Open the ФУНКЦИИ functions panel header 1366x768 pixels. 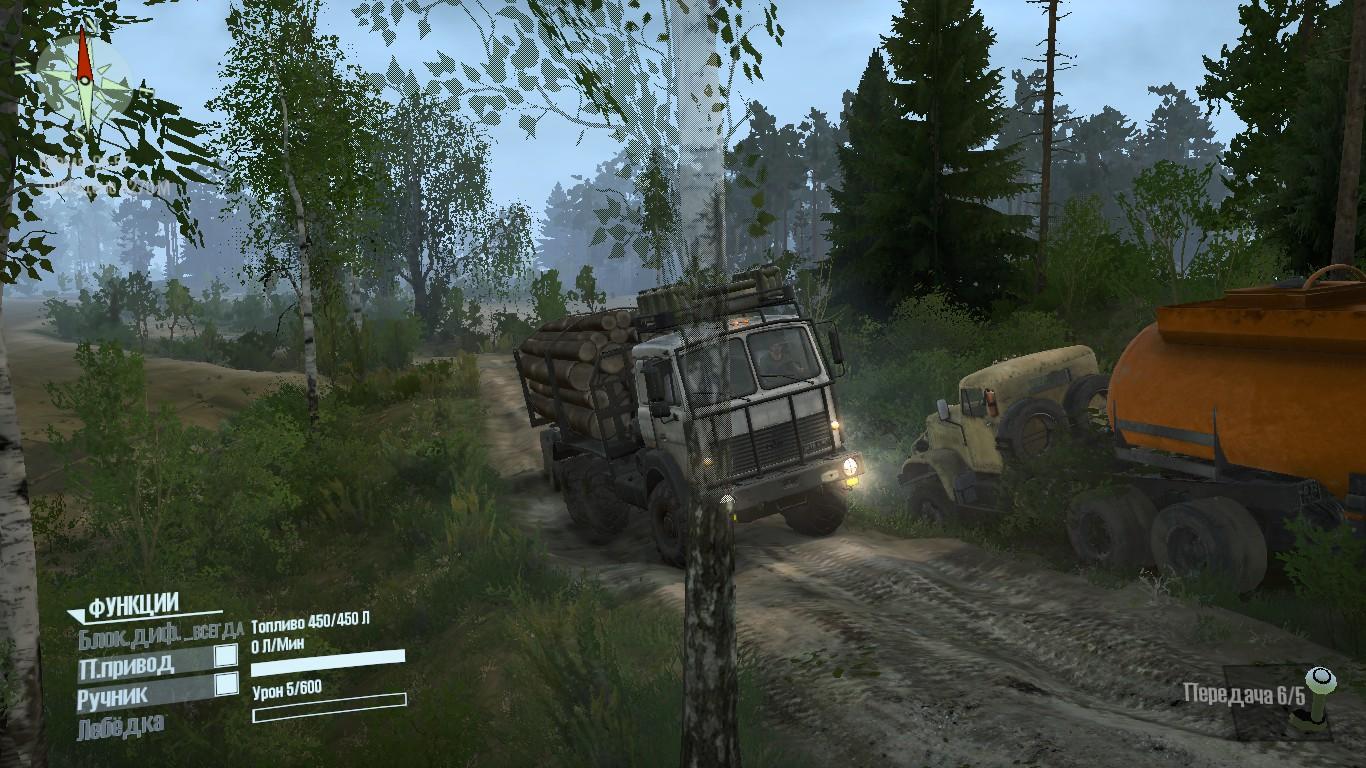point(133,605)
